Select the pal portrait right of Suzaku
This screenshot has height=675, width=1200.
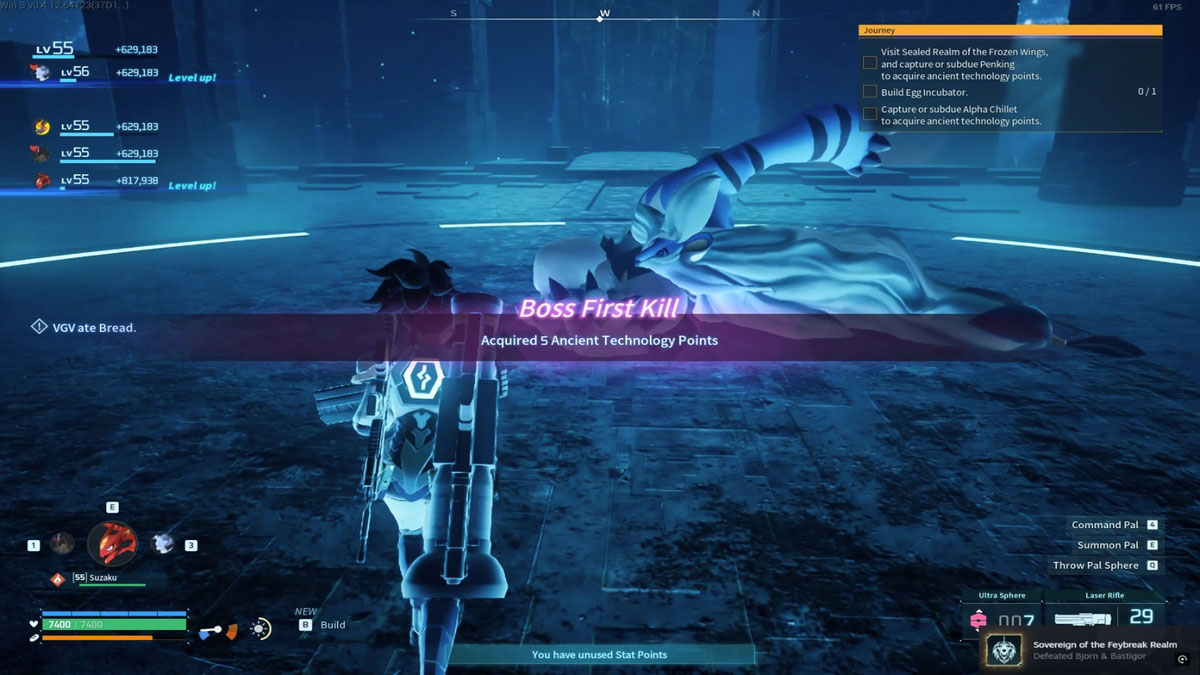tap(162, 543)
